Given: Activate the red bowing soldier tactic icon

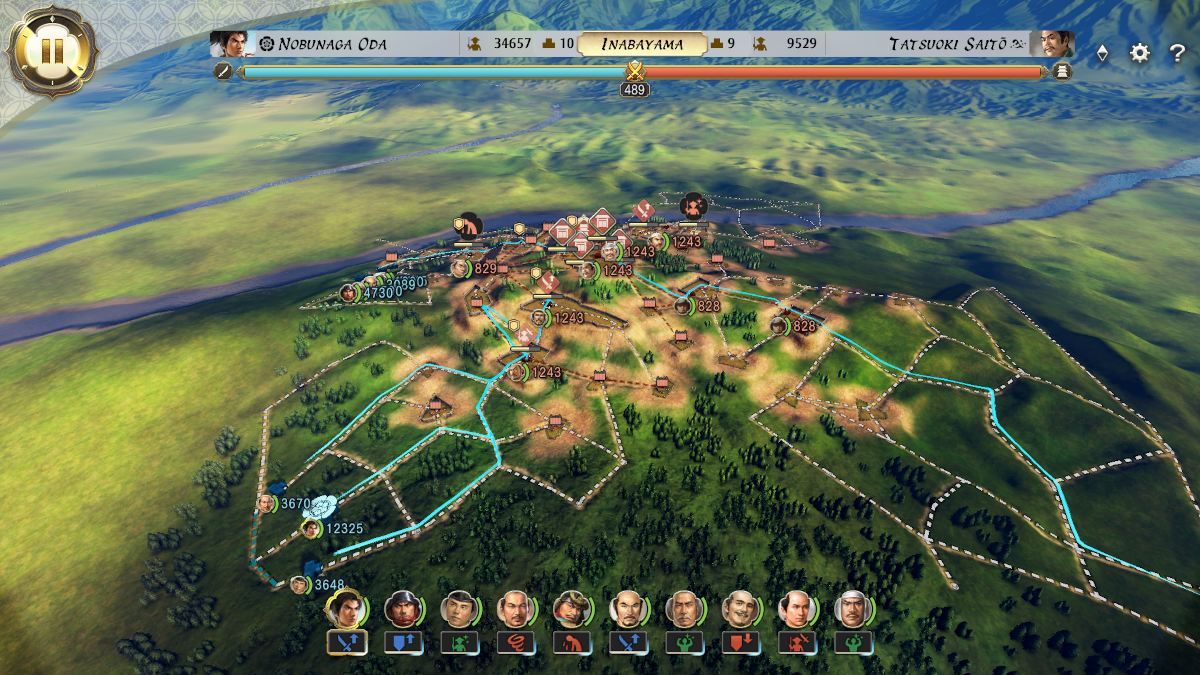Looking at the screenshot, I should pos(572,642).
